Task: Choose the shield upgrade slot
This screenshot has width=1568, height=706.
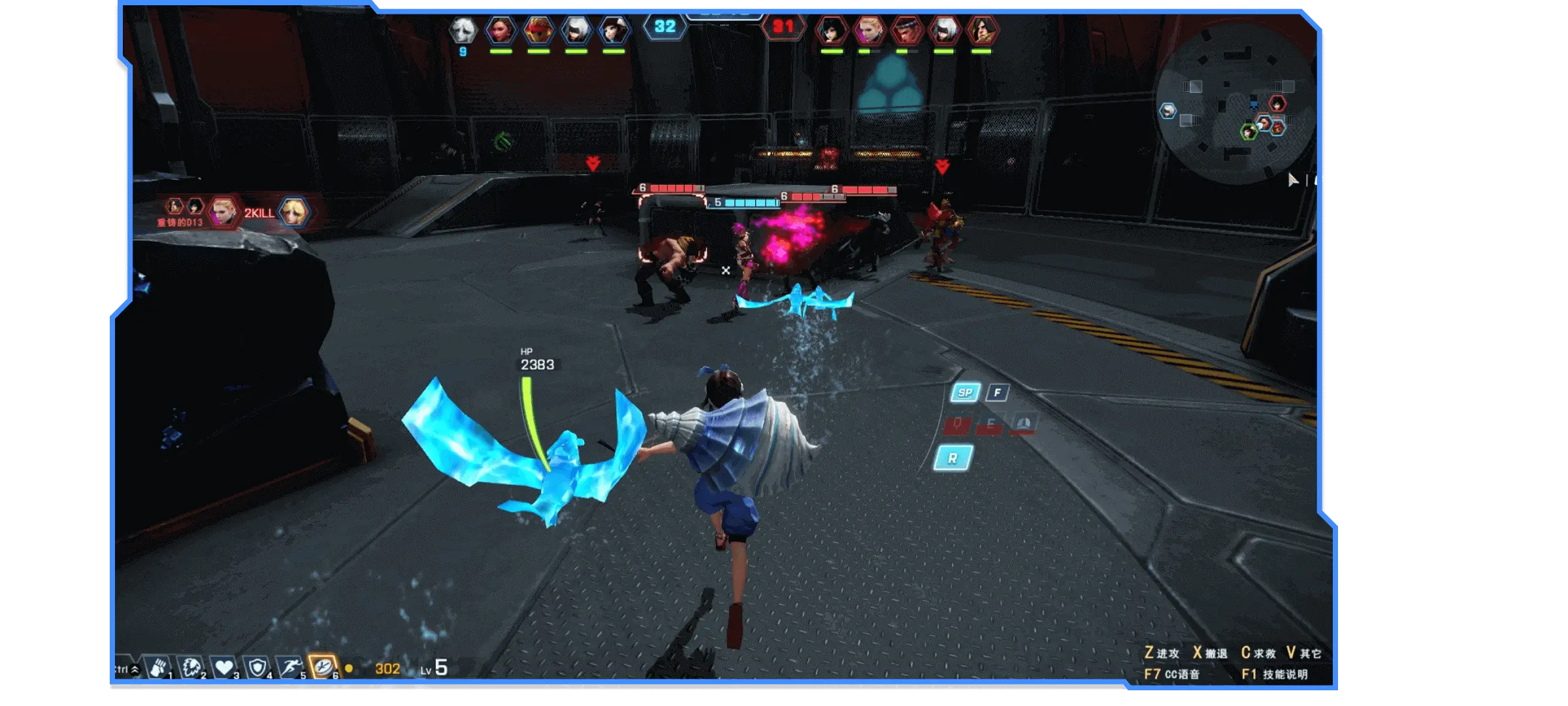Action: coord(257,667)
